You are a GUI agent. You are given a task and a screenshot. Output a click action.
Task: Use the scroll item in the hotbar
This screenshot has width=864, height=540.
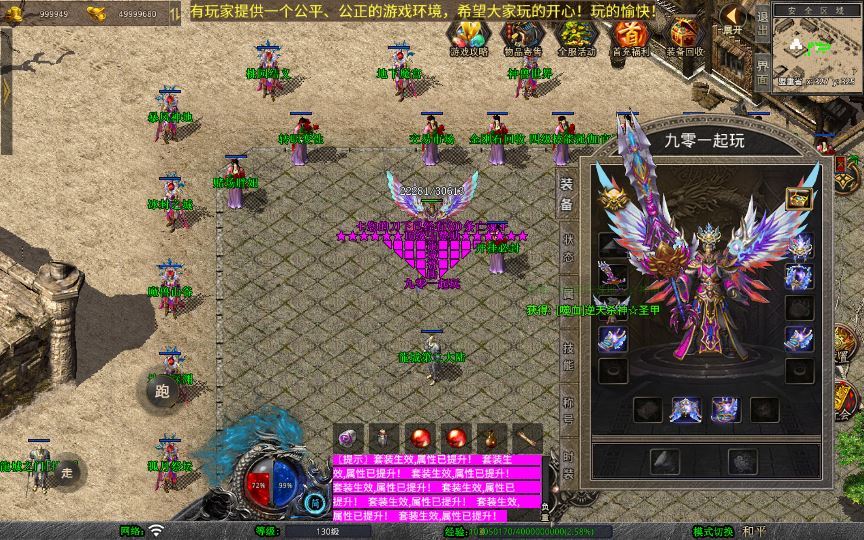tap(526, 438)
